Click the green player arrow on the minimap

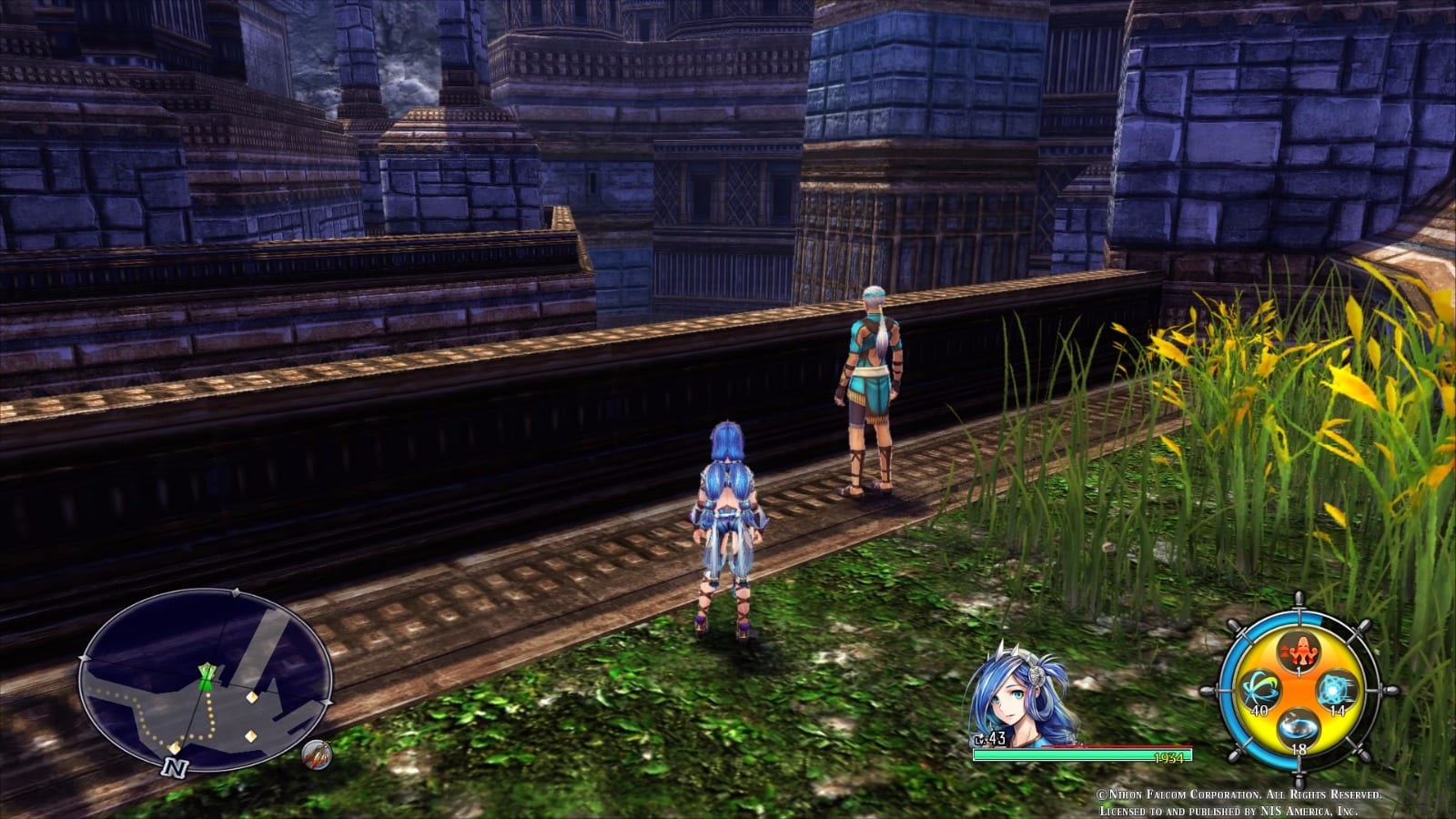click(x=206, y=677)
